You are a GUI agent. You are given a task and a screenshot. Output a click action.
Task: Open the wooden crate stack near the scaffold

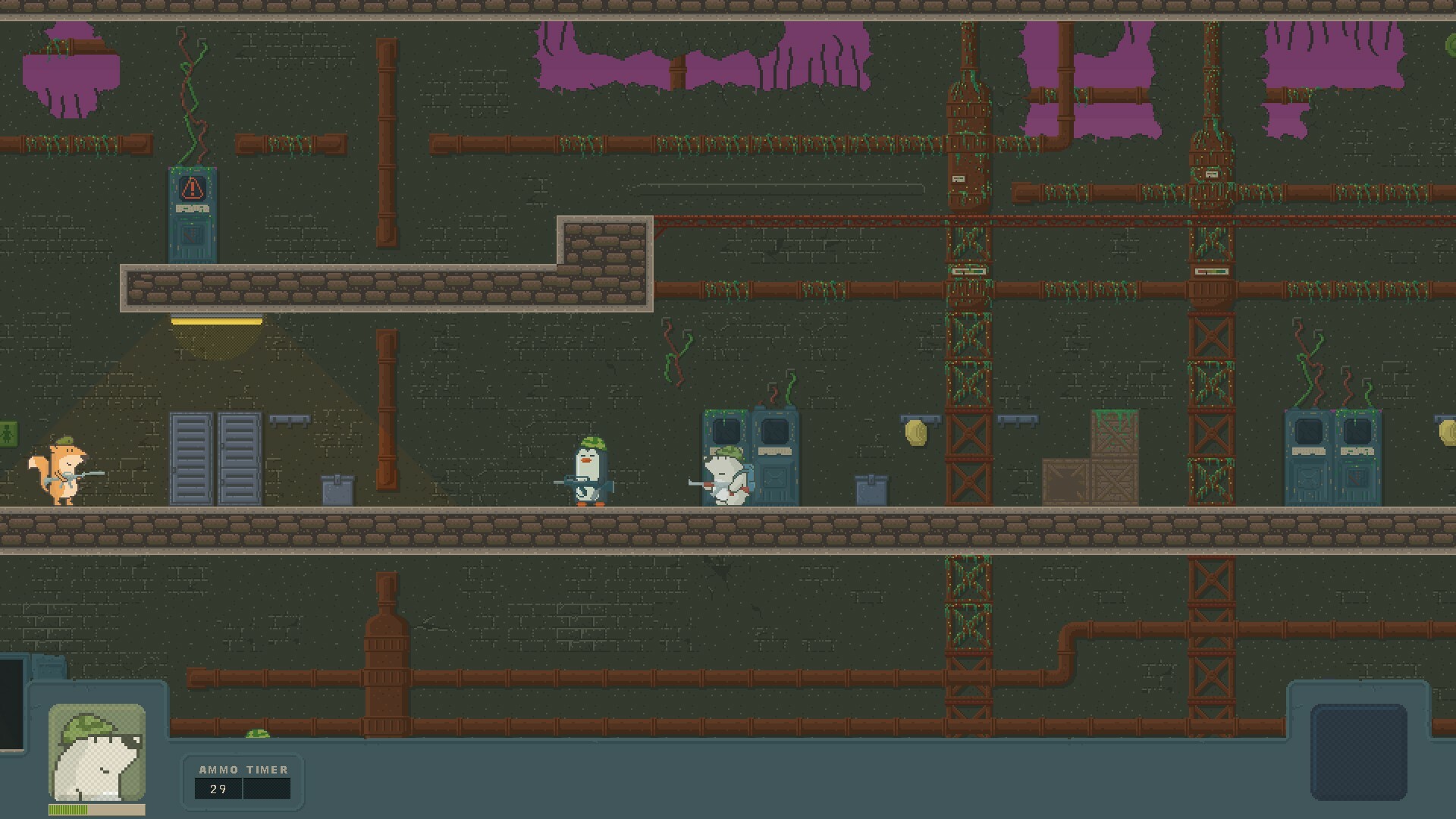pos(1092,463)
